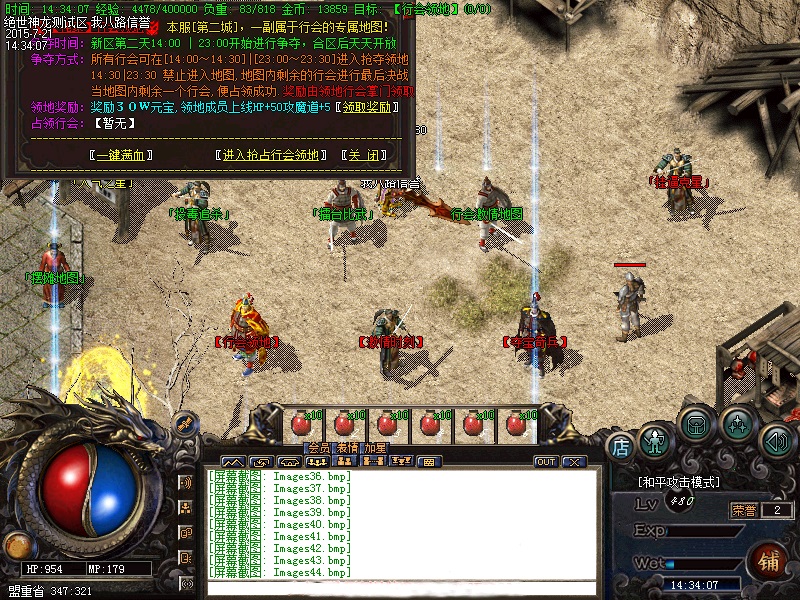Choose 进入抢占行会领地 option

click(270, 155)
